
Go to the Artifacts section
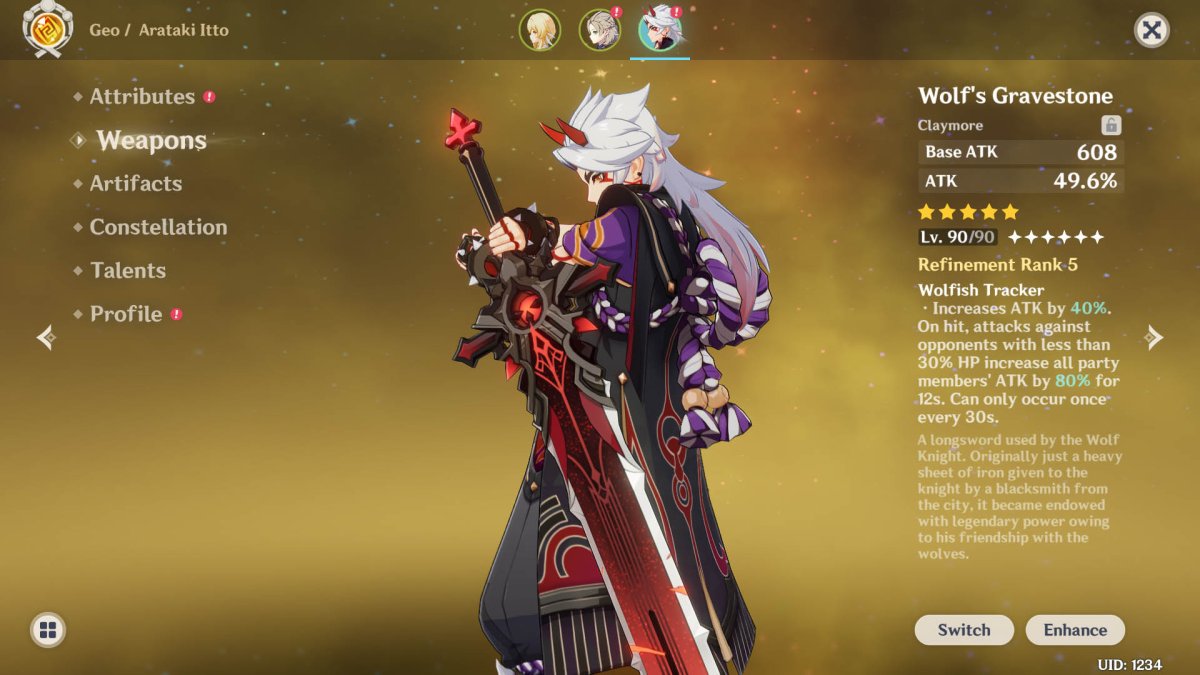coord(136,184)
